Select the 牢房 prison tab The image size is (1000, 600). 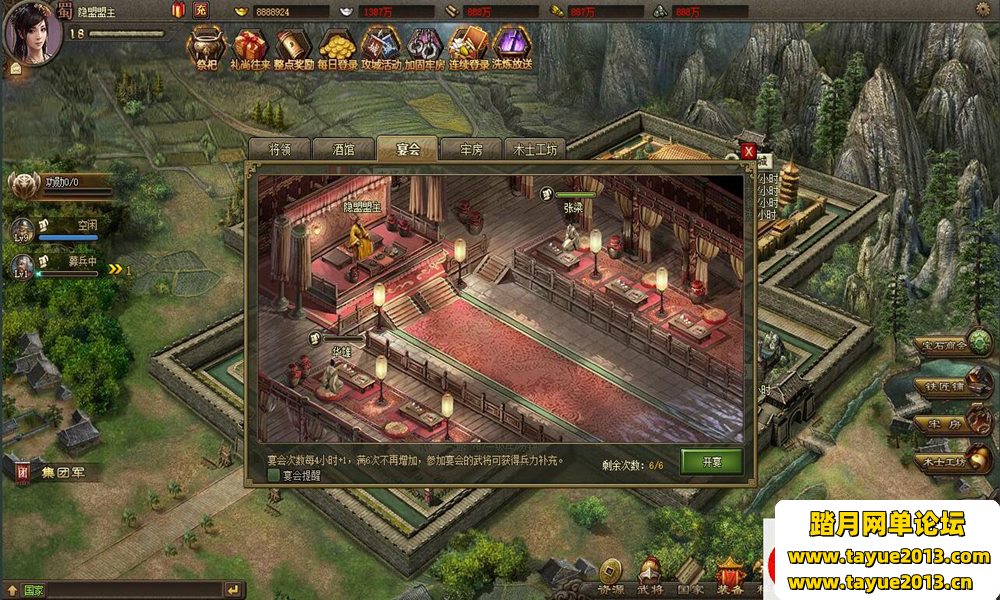pyautogui.click(x=471, y=149)
